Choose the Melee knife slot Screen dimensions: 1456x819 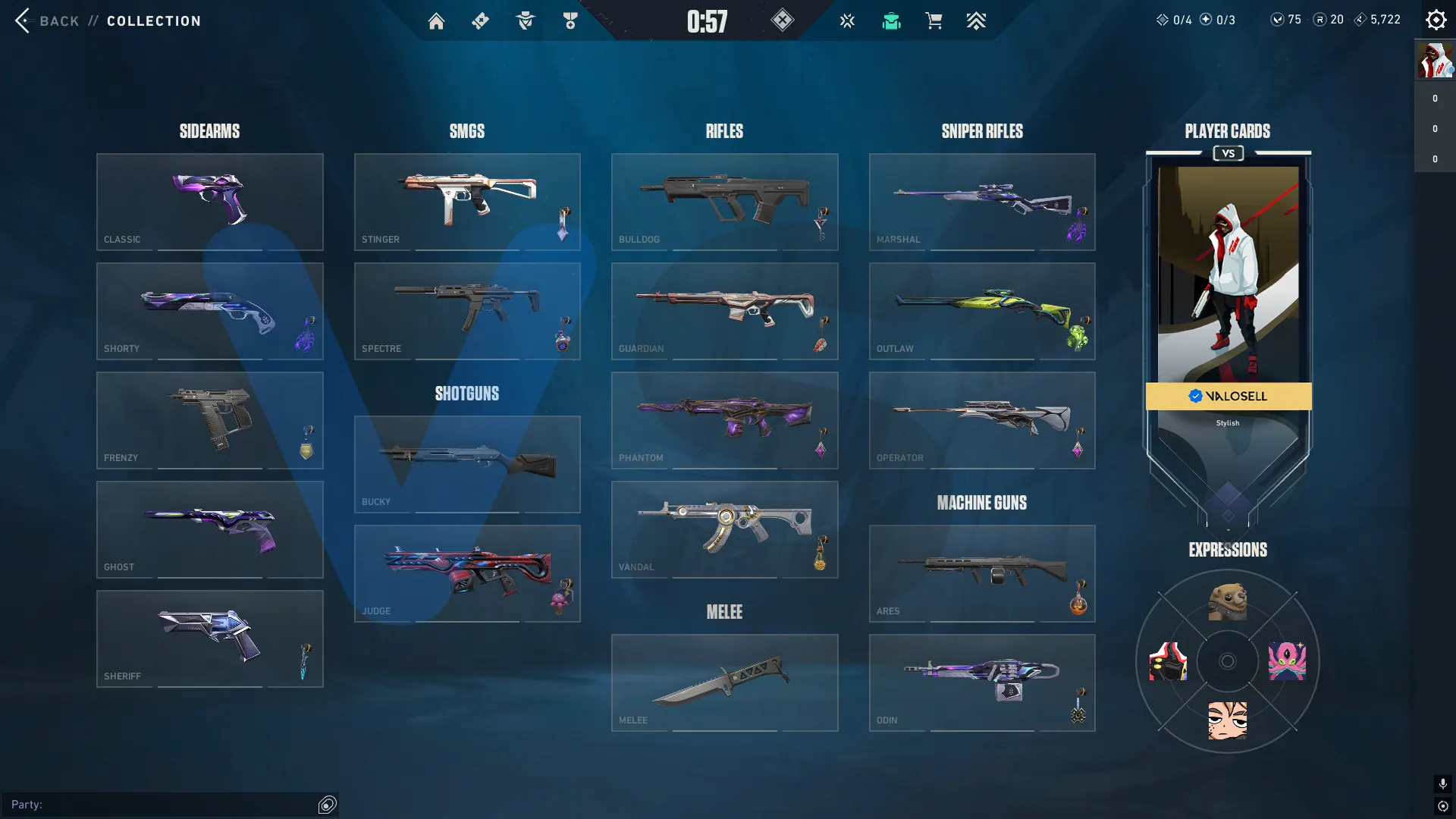click(724, 682)
